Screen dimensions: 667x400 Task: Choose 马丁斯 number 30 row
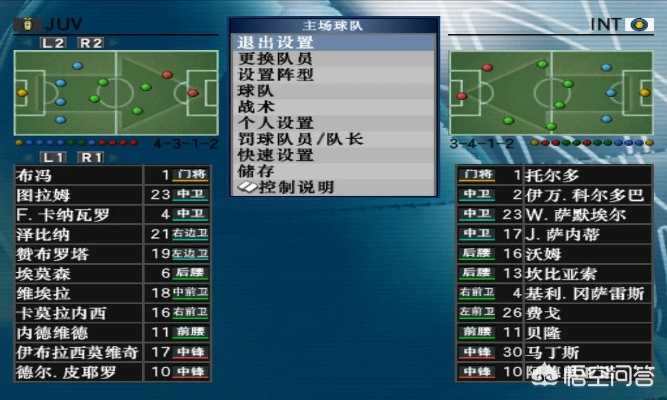click(560, 352)
